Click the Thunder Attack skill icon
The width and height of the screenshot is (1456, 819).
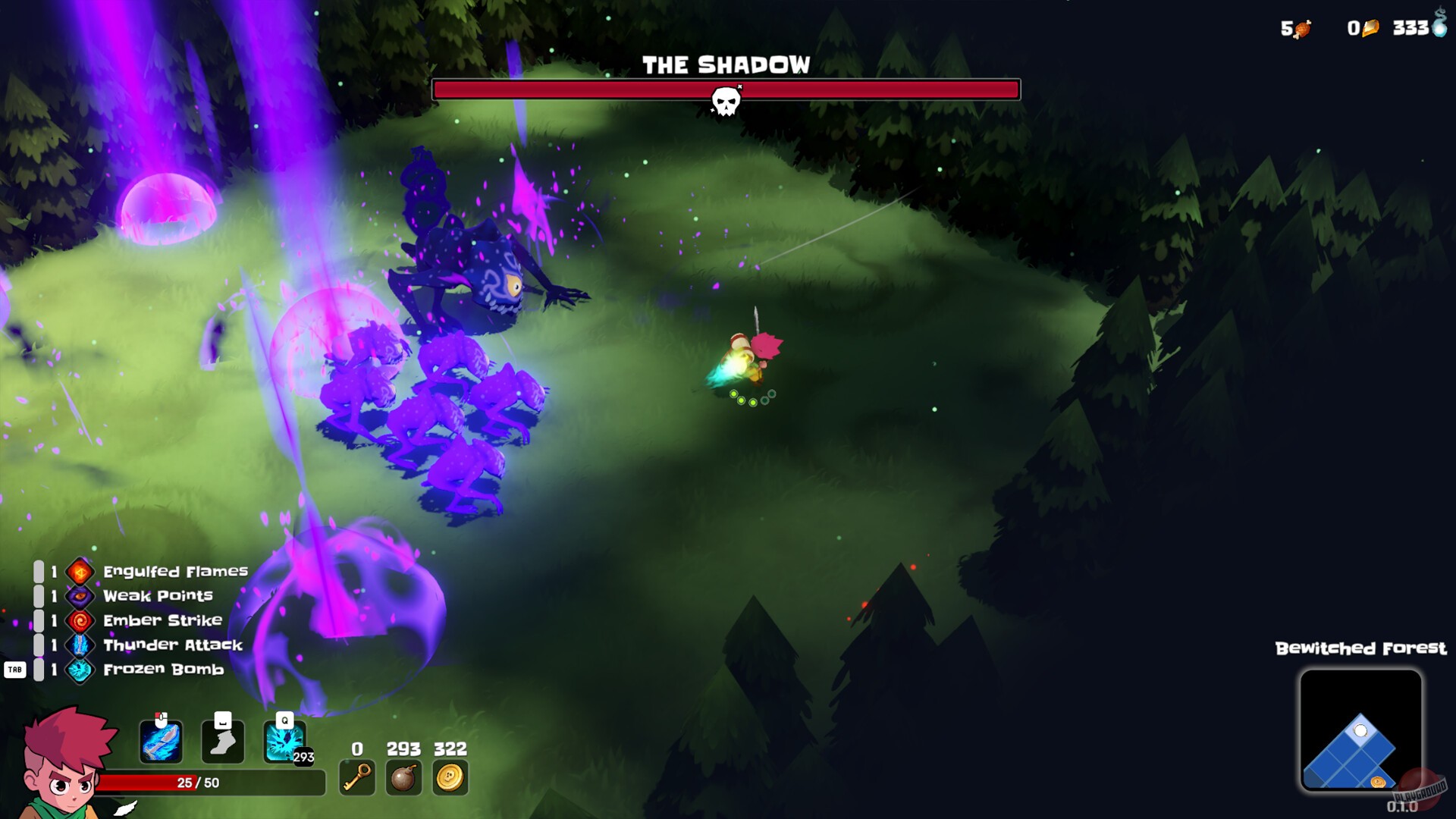point(80,645)
